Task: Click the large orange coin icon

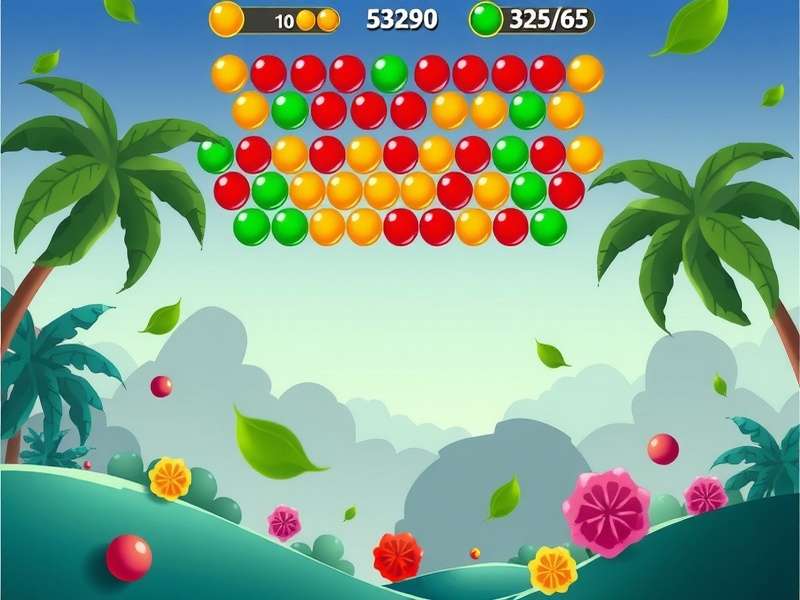Action: (x=227, y=18)
